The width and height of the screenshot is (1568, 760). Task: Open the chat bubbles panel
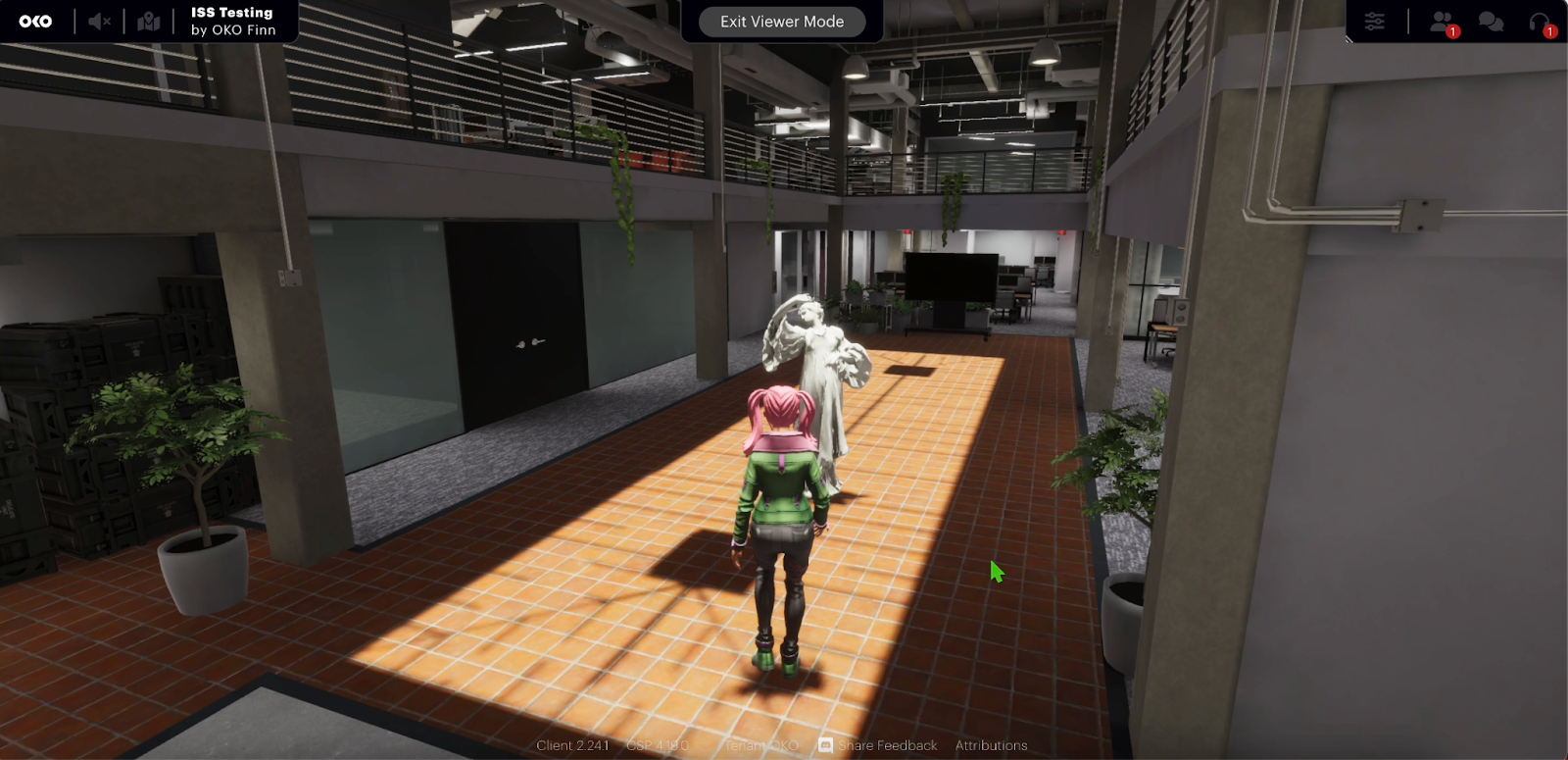pos(1491,22)
